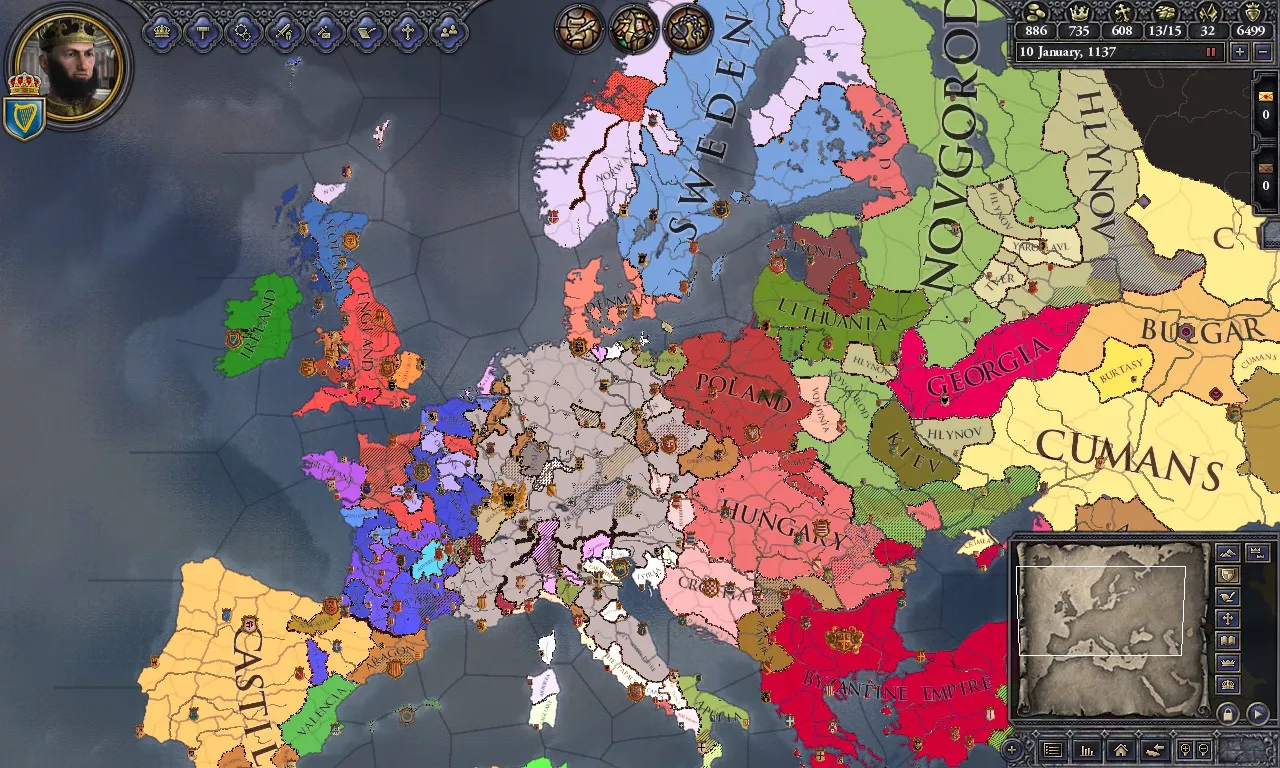Choose the open book map mode
The height and width of the screenshot is (768, 1280).
pyautogui.click(x=1227, y=641)
